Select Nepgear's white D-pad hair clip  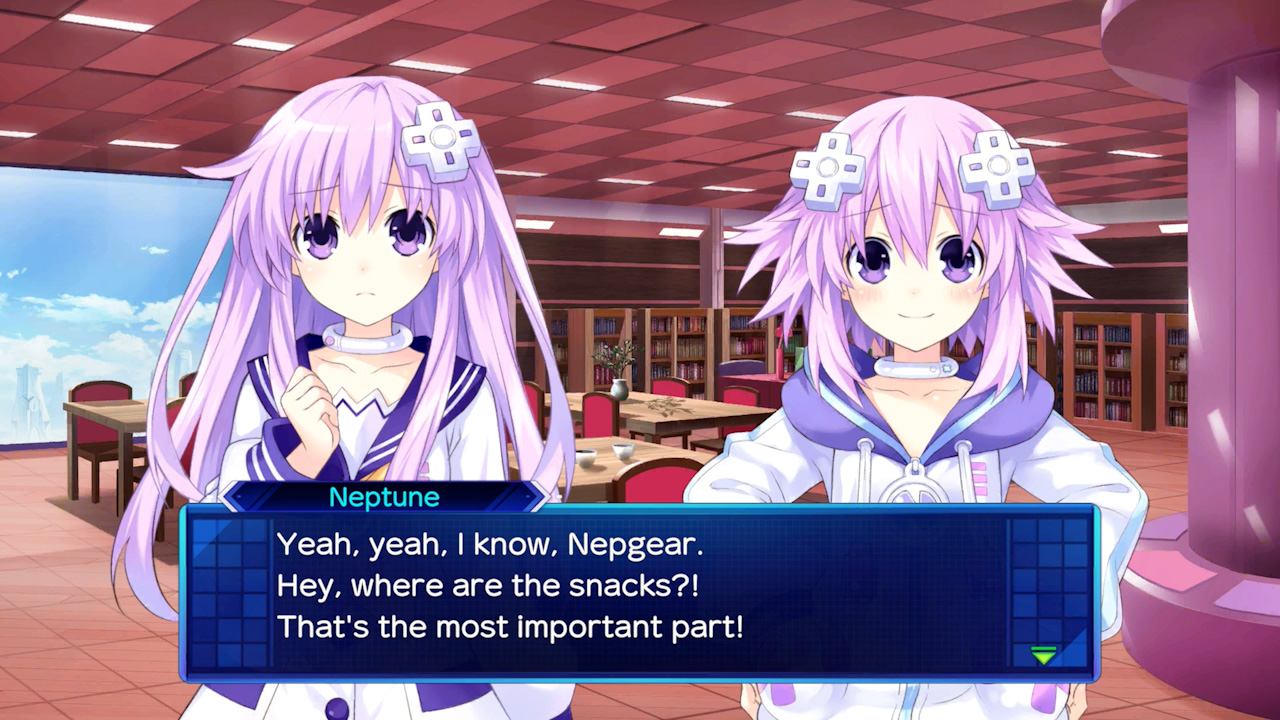pos(440,140)
